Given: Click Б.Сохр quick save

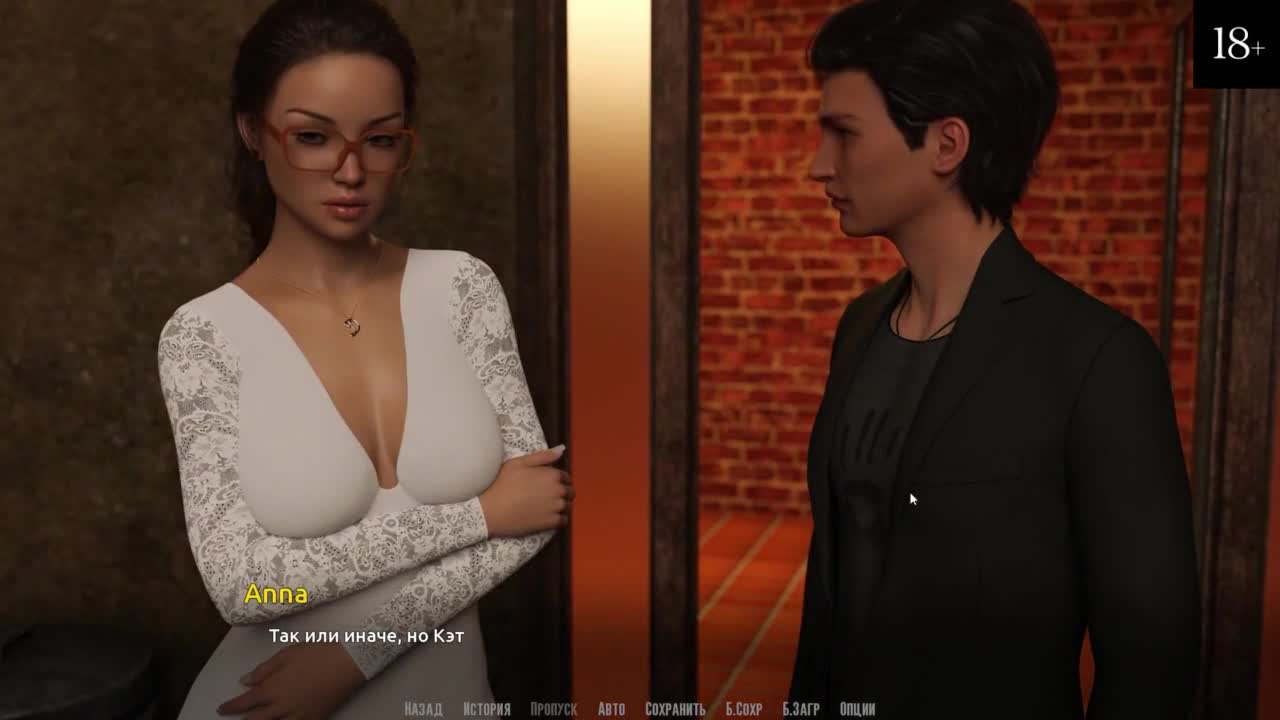Looking at the screenshot, I should pyautogui.click(x=744, y=709).
